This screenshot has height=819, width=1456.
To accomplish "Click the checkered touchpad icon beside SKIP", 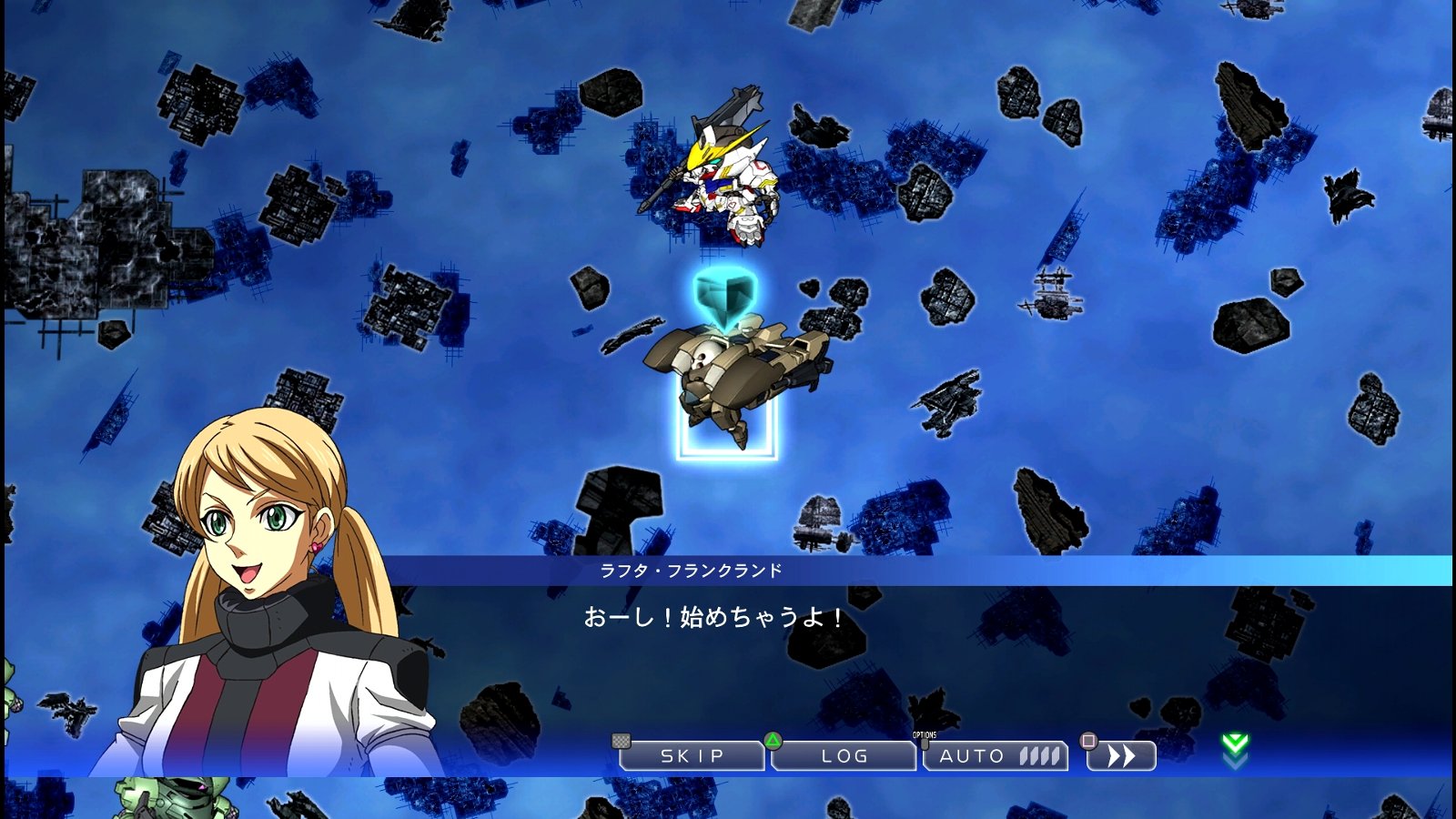I will 622,743.
